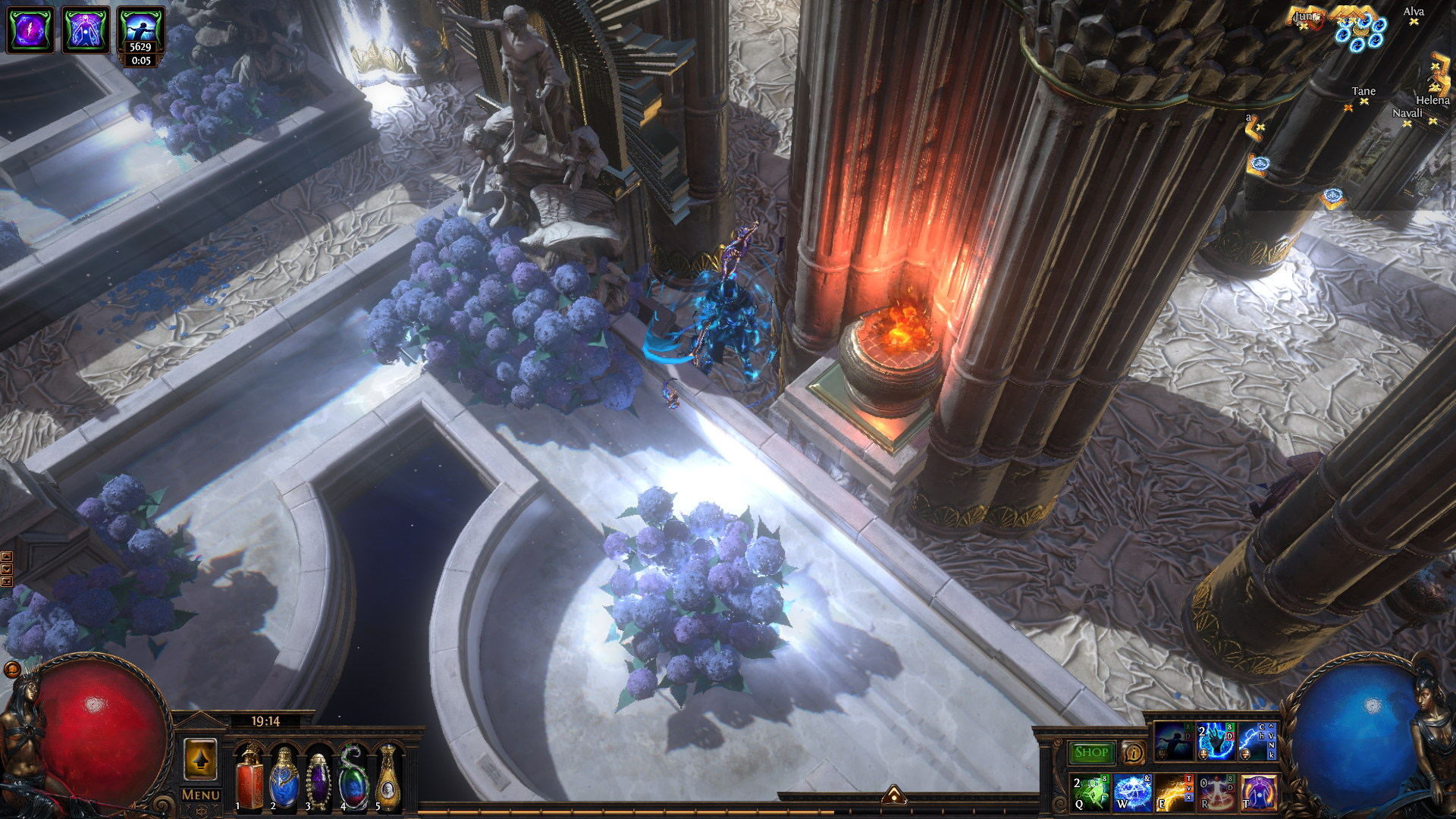Activate the gold-framed purple aura skill
This screenshot has height=819, width=1456.
pos(1258,792)
